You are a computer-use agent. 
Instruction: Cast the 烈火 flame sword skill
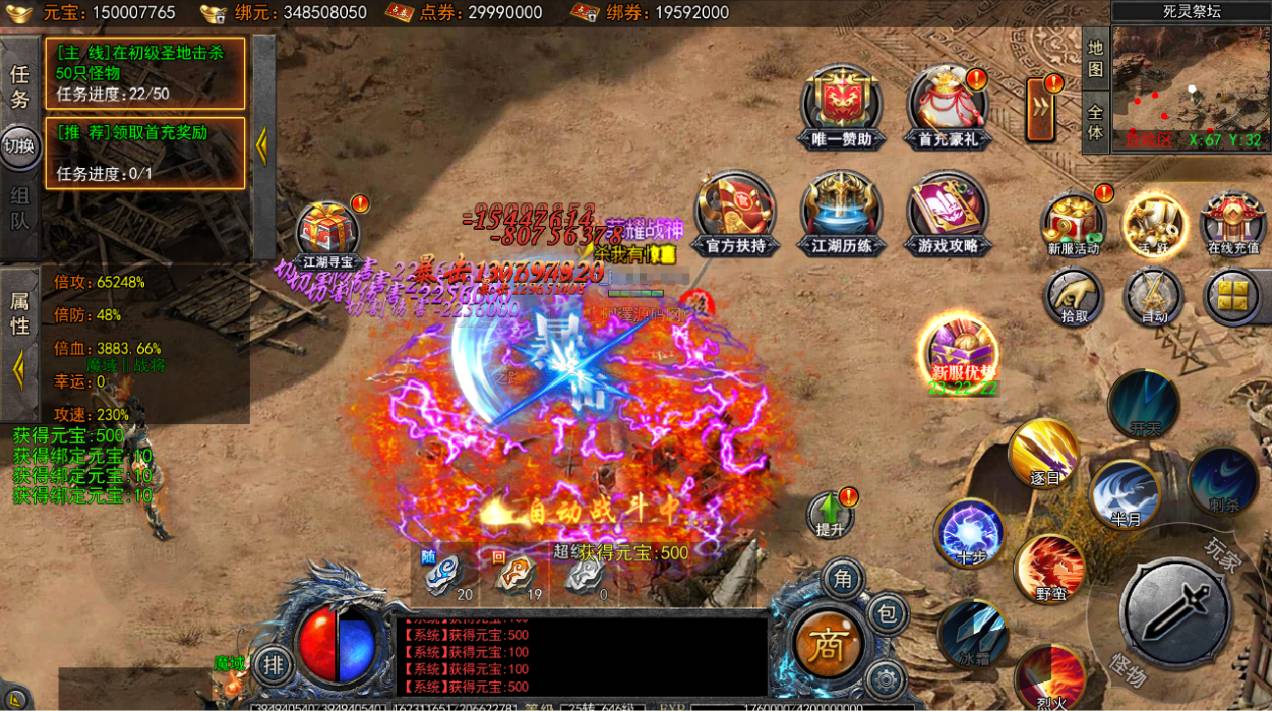(1049, 678)
